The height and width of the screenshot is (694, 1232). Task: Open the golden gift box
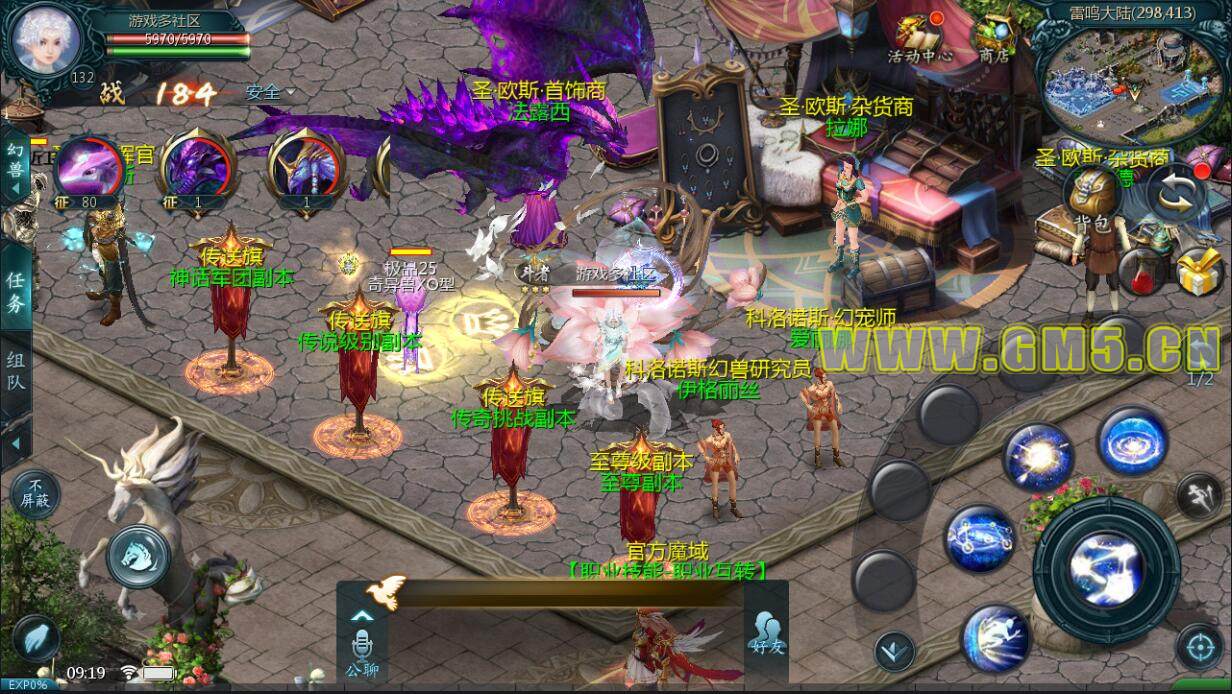coord(1198,270)
